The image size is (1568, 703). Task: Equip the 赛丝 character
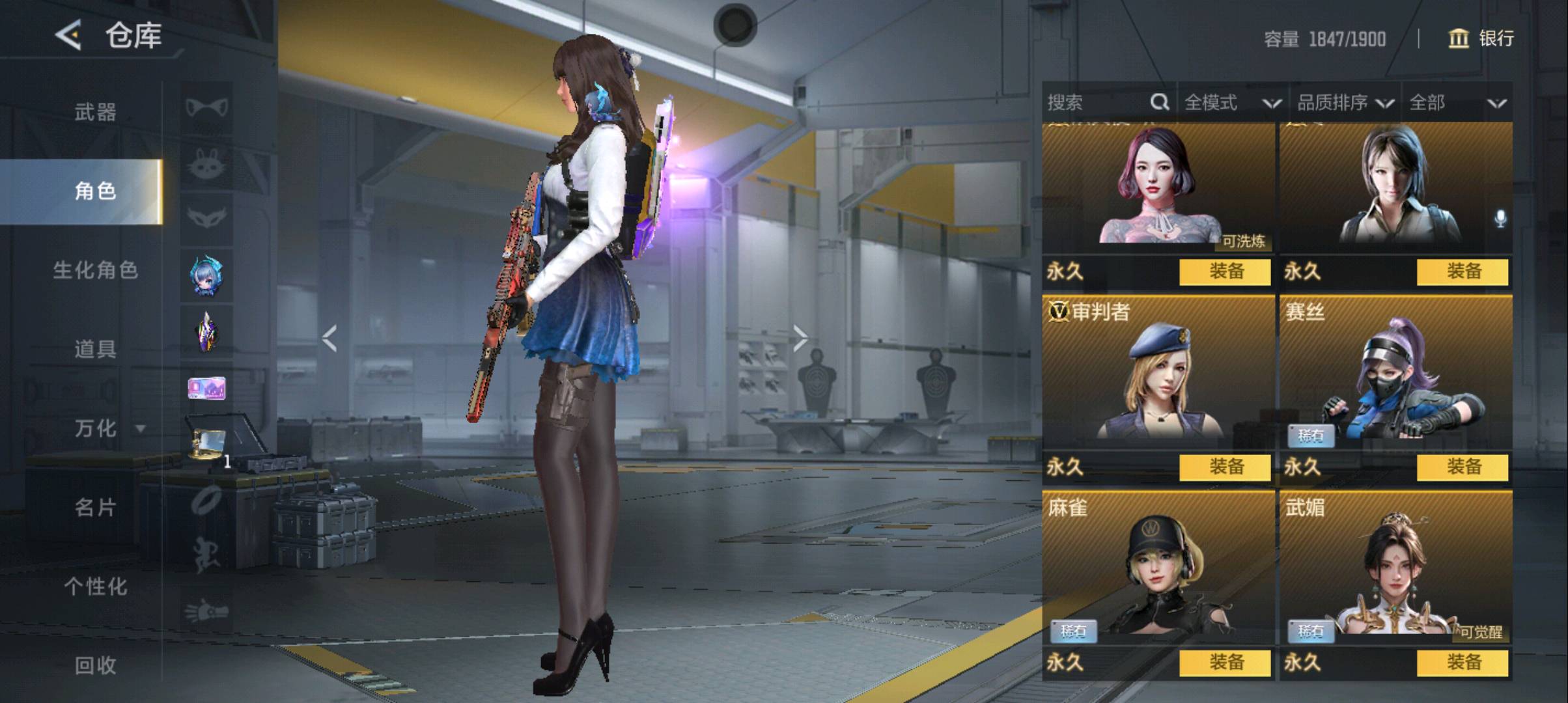[1463, 467]
